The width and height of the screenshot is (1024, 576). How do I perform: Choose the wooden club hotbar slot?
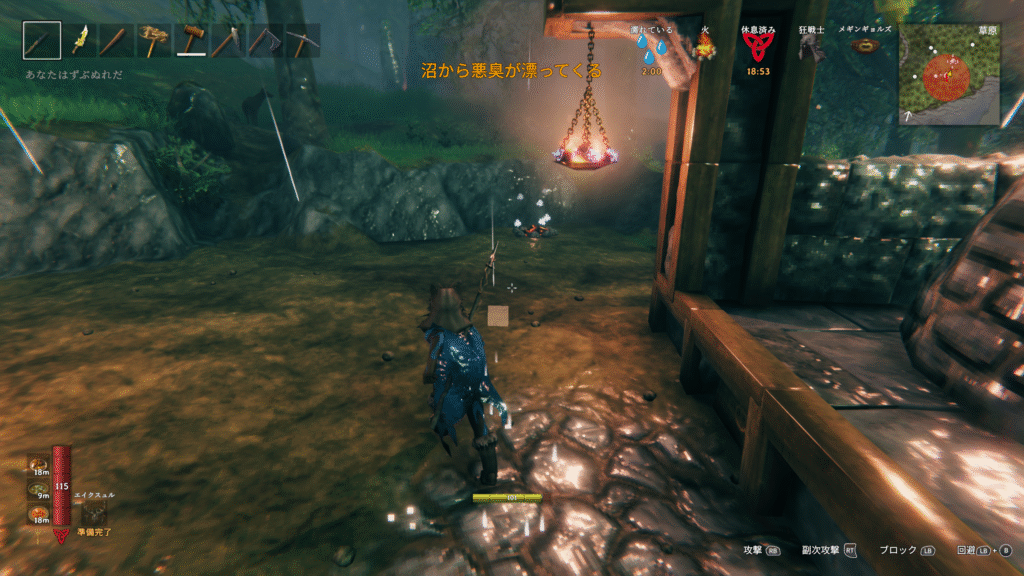point(116,41)
